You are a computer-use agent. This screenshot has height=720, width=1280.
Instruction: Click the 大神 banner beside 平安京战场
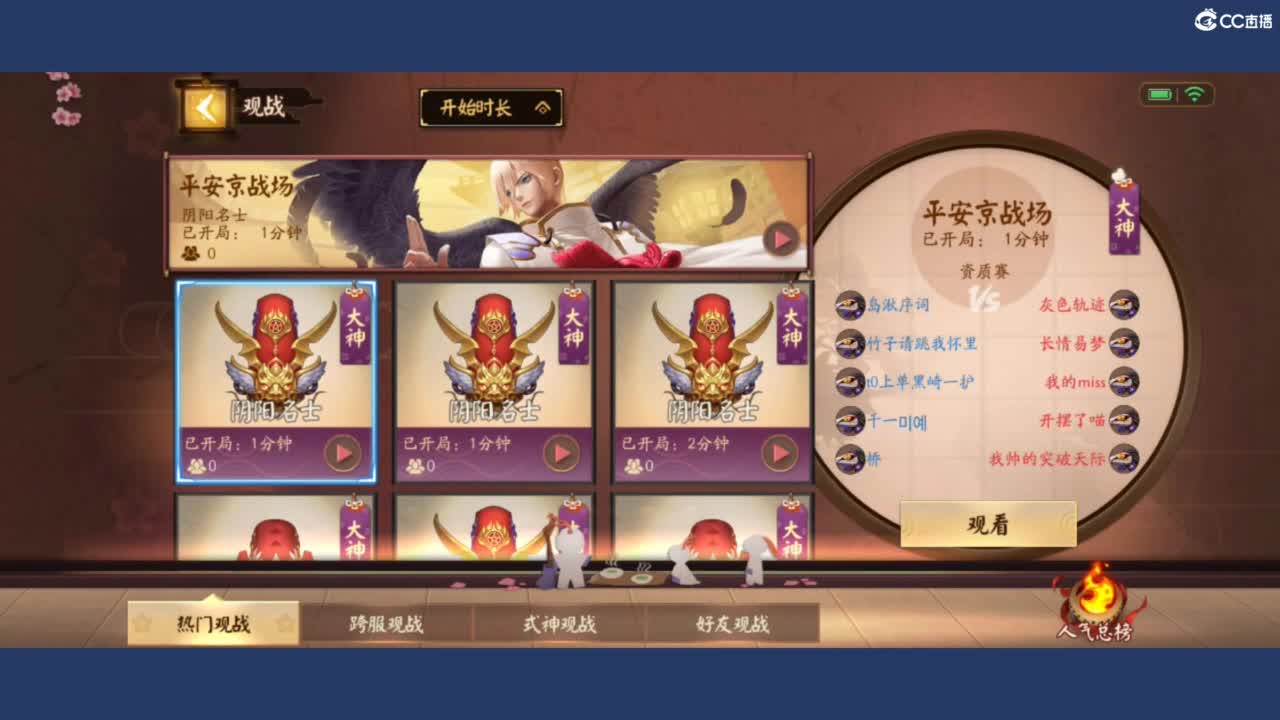(x=1124, y=220)
